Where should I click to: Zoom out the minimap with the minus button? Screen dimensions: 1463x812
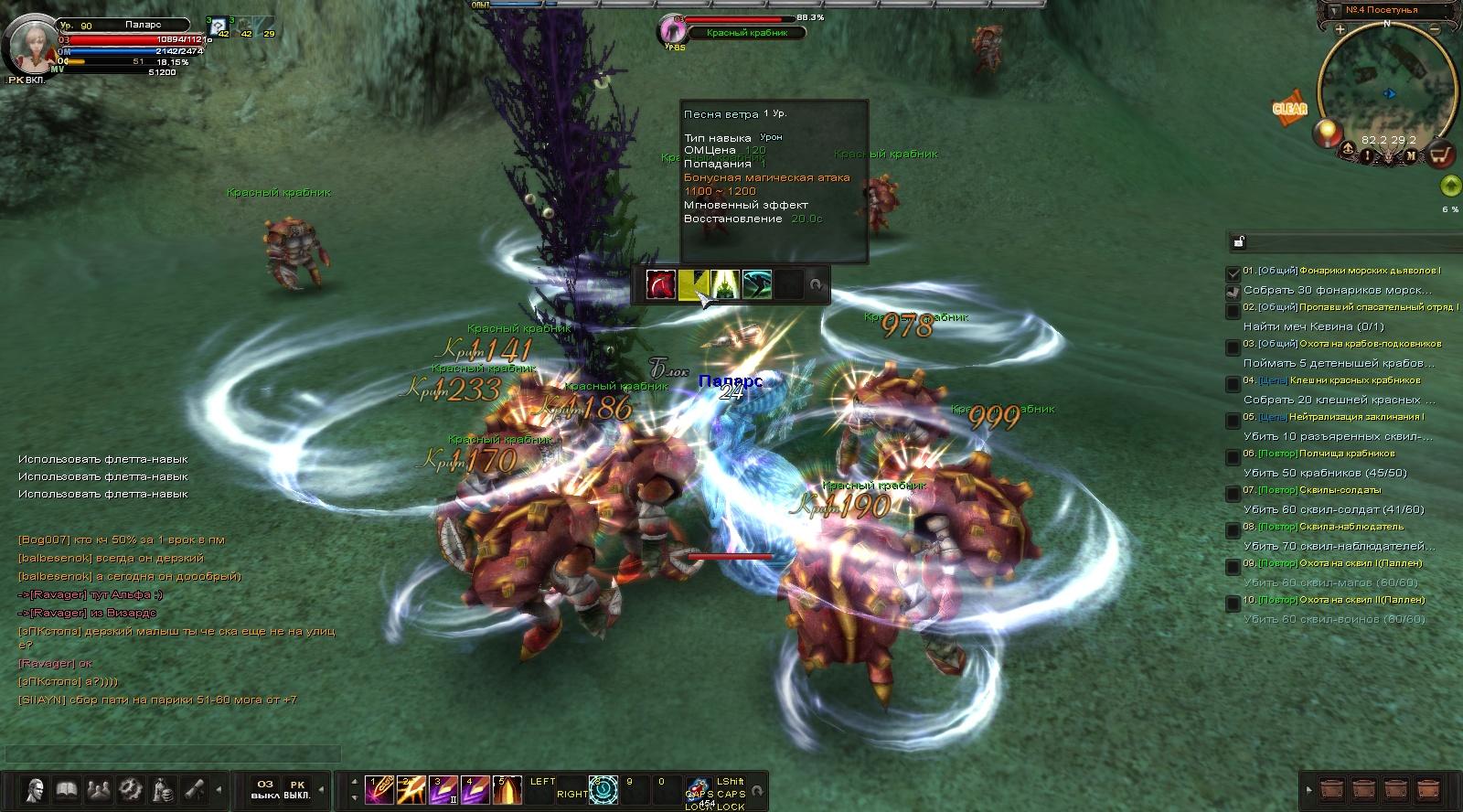(x=1436, y=29)
